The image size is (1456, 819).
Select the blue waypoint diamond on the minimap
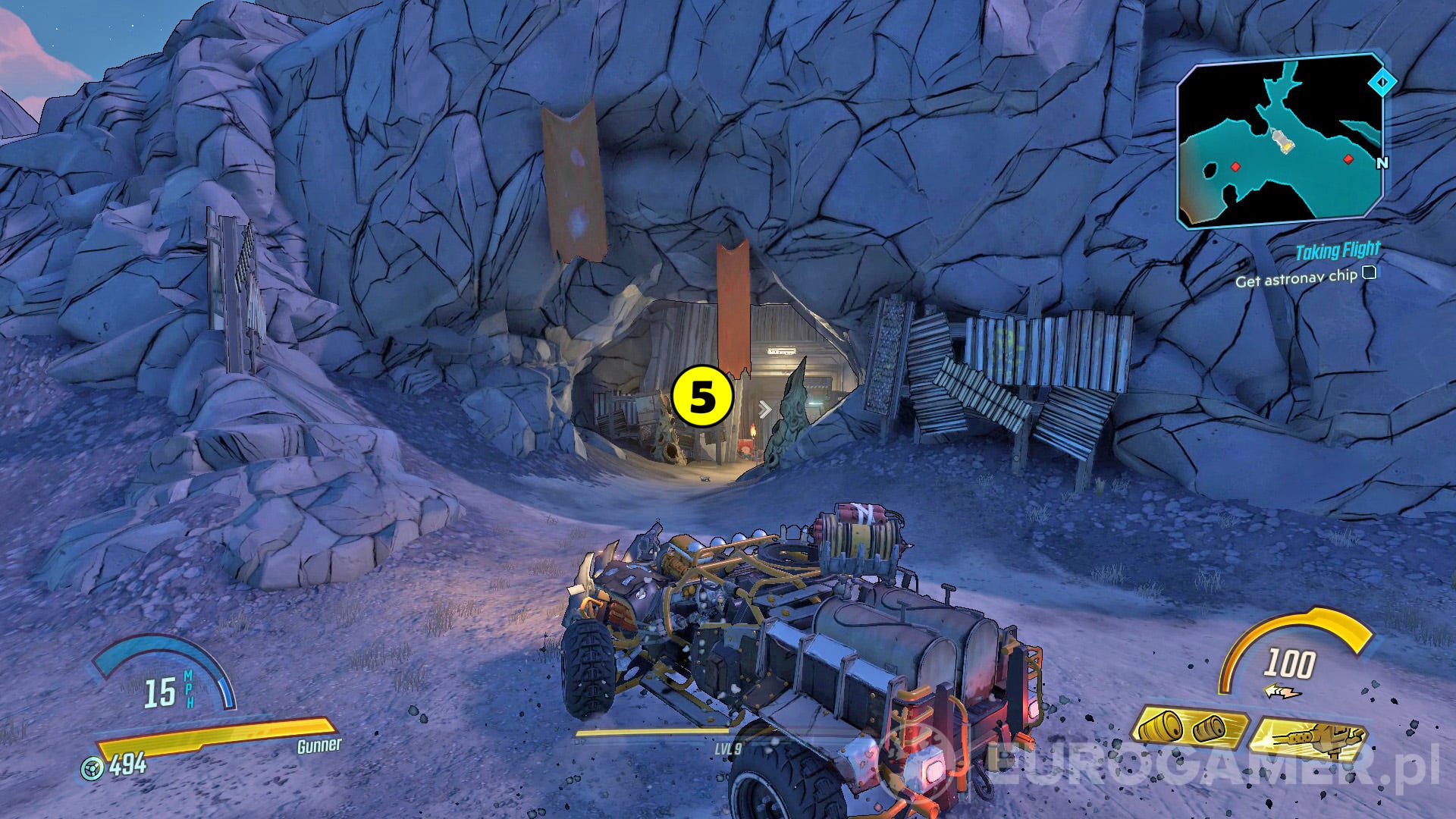pos(1382,81)
